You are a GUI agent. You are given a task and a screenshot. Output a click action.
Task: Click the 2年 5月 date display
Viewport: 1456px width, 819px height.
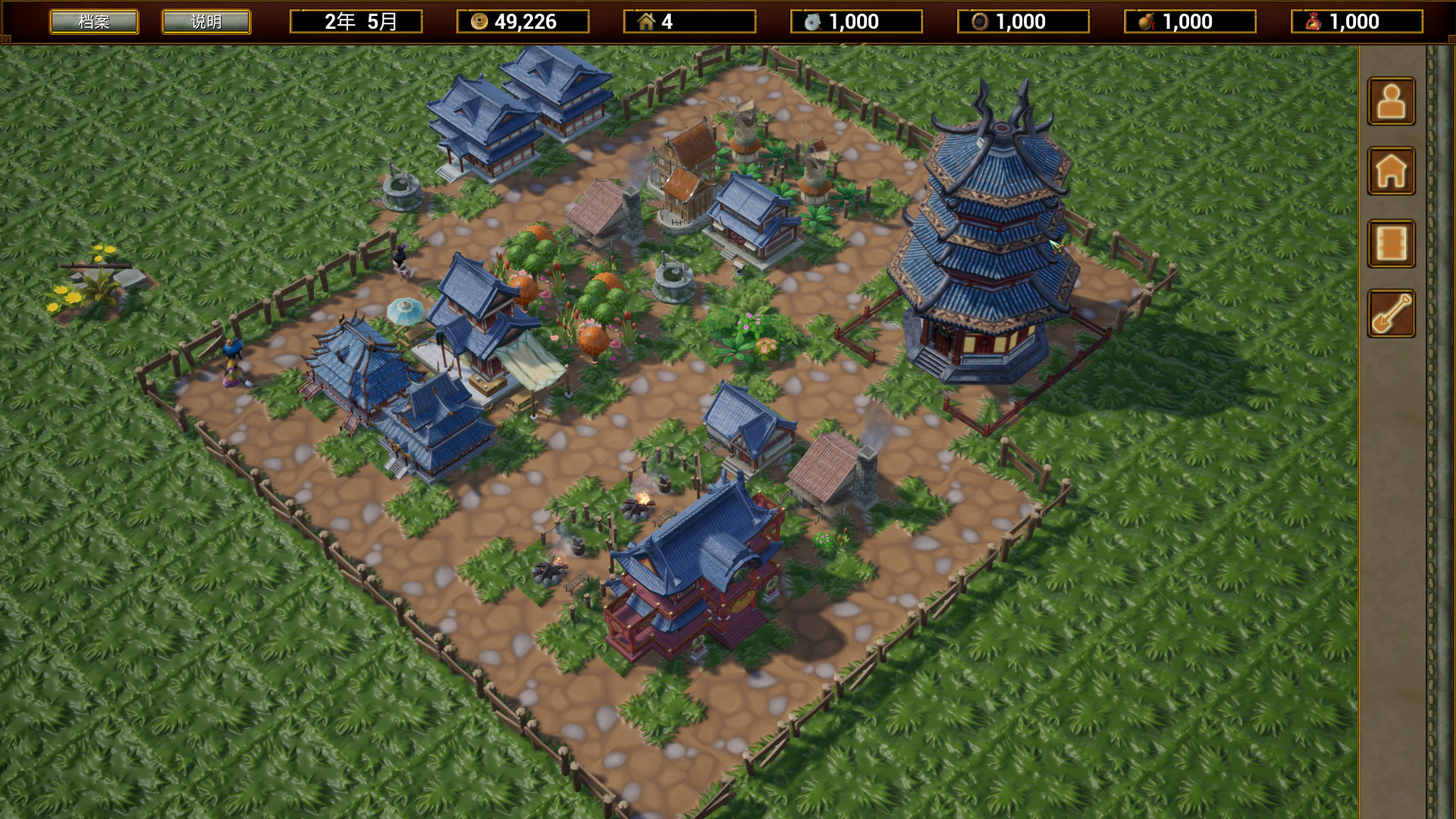(356, 22)
